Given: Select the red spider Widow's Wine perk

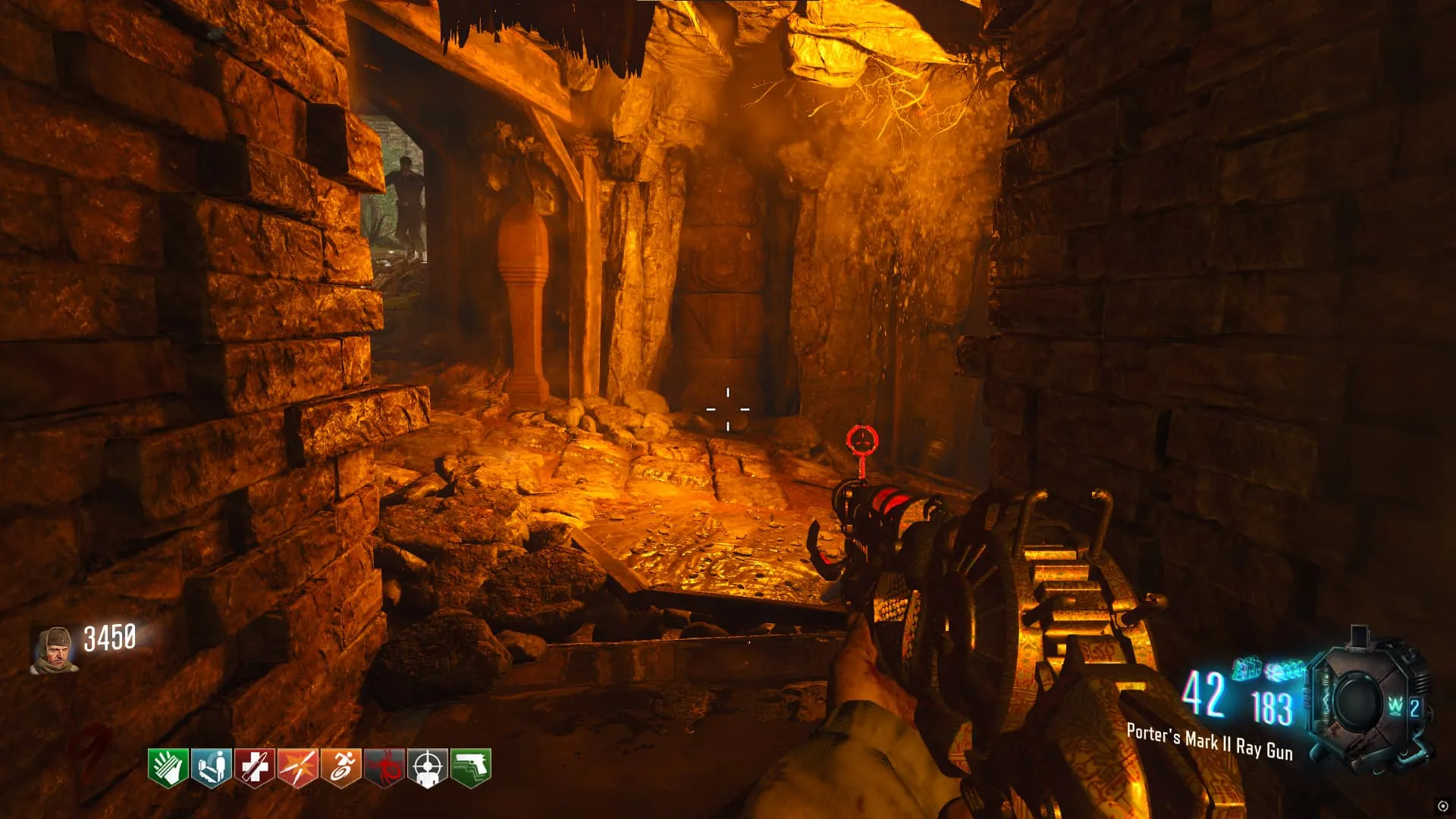Looking at the screenshot, I should [x=384, y=767].
